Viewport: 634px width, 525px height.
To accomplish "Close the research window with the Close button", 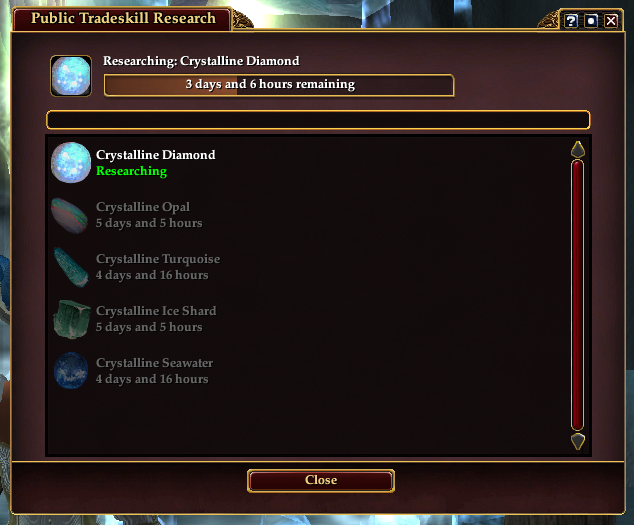I will (321, 481).
